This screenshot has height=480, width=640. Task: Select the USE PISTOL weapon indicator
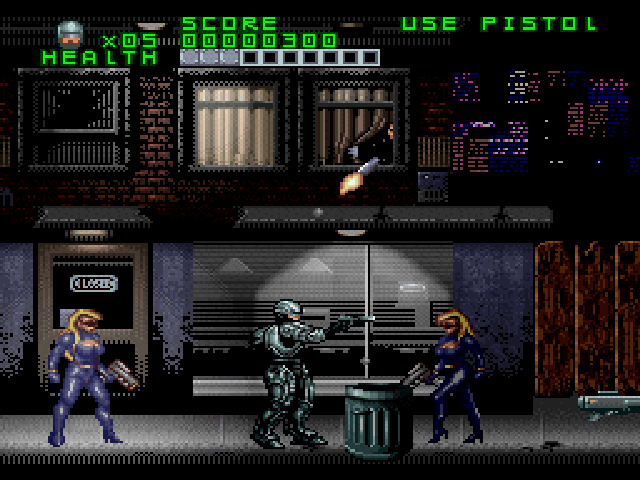click(x=500, y=23)
